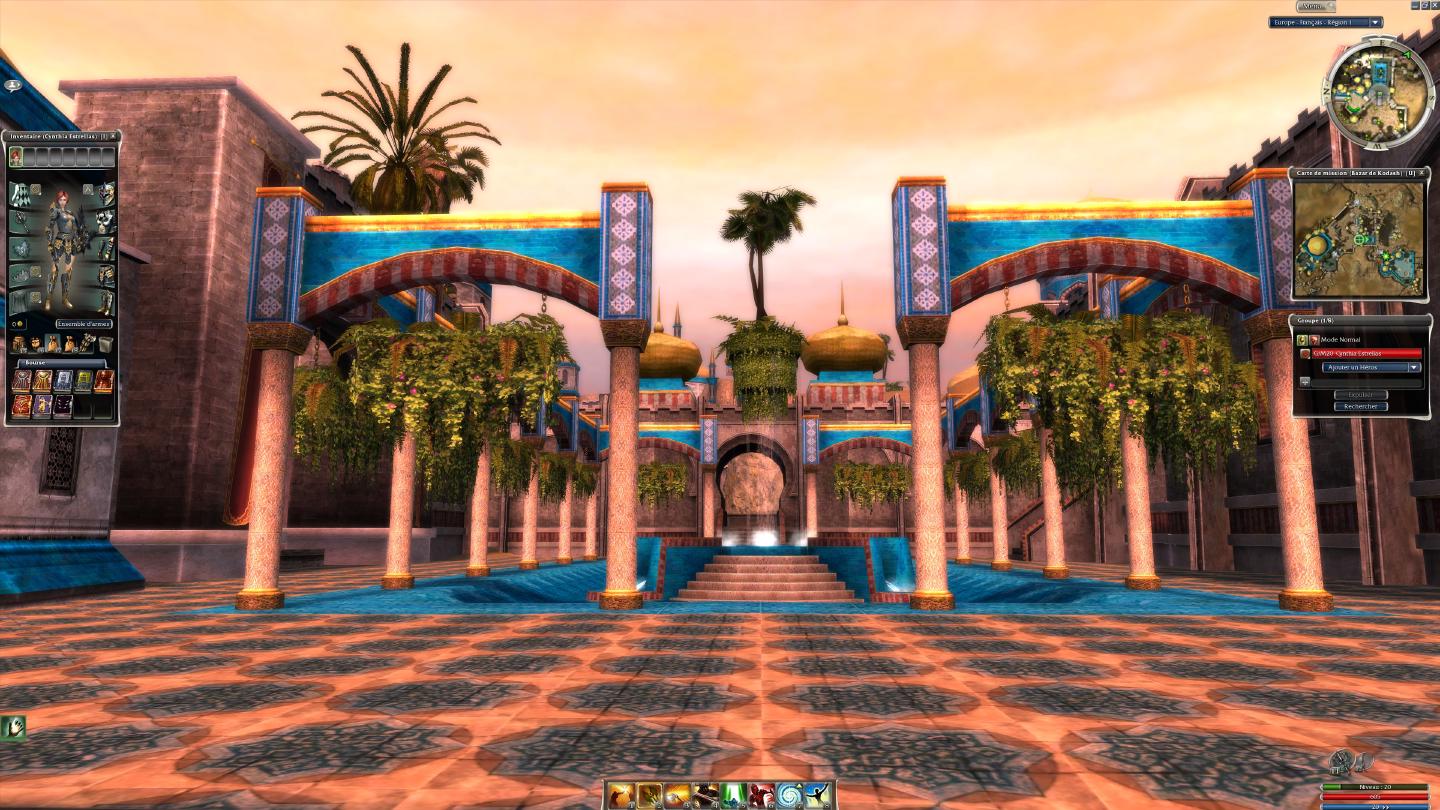Close the Inventaire window
Image resolution: width=1440 pixels, height=810 pixels.
(113, 136)
